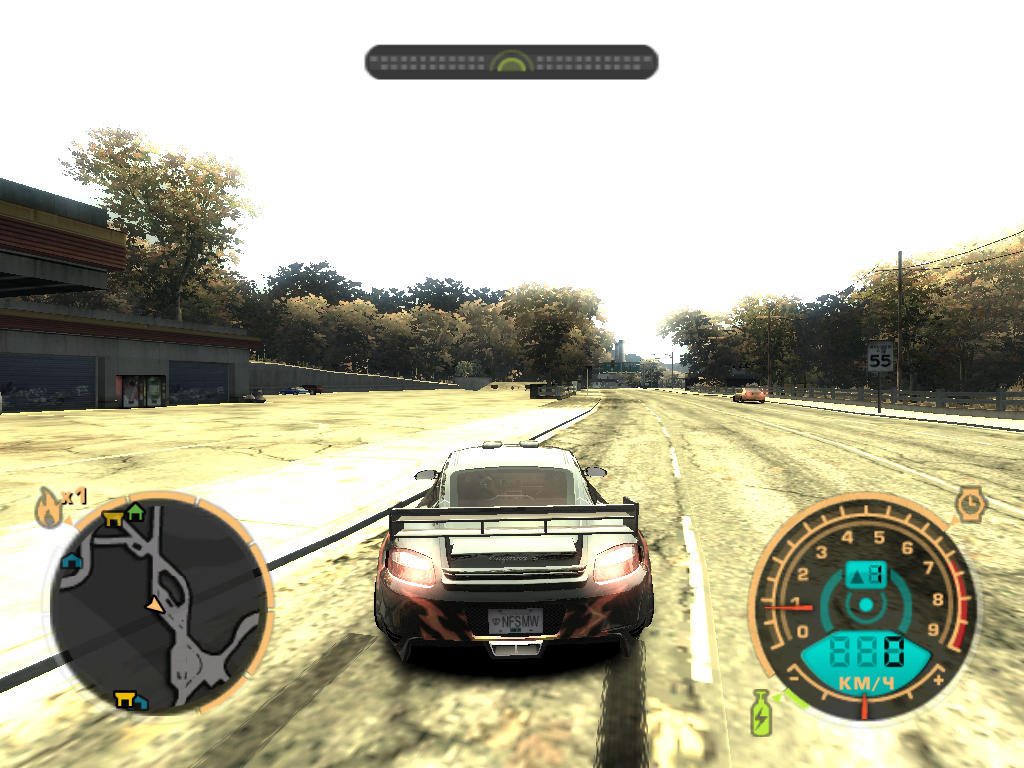
Task: Click the green nitrous bottle icon
Action: (x=762, y=713)
